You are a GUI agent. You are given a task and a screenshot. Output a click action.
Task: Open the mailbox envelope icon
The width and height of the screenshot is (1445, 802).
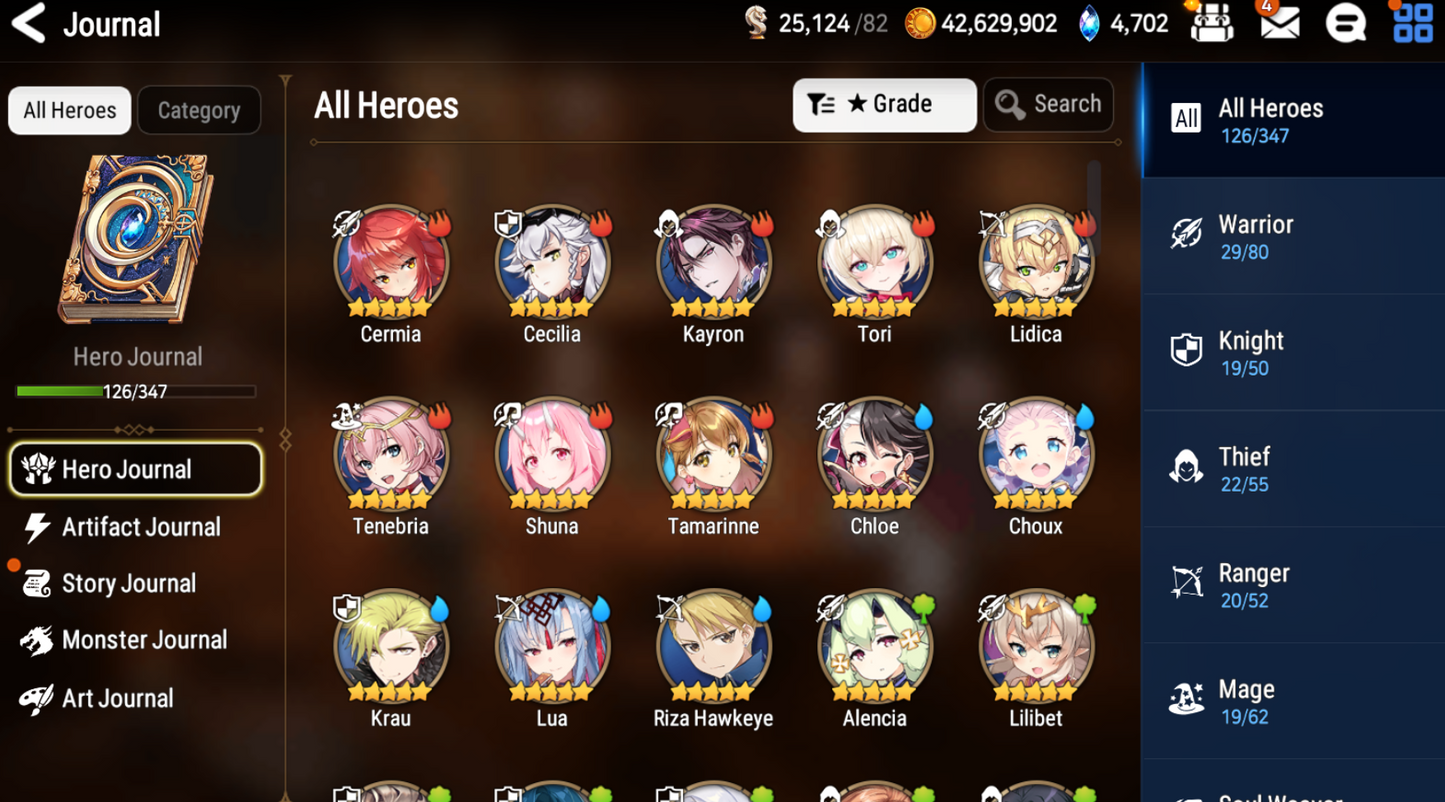click(x=1279, y=23)
